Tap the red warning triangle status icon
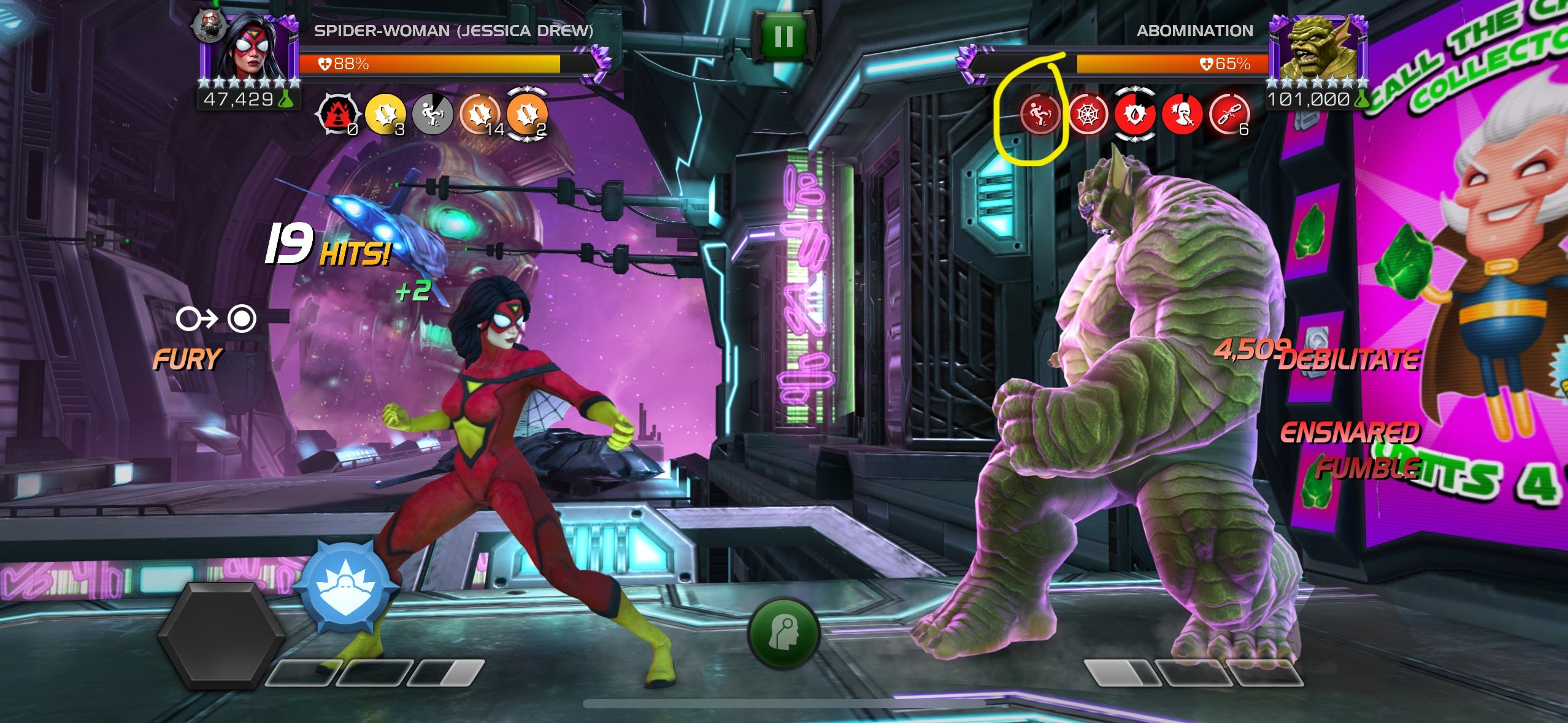Viewport: 1568px width, 723px height. (x=336, y=114)
